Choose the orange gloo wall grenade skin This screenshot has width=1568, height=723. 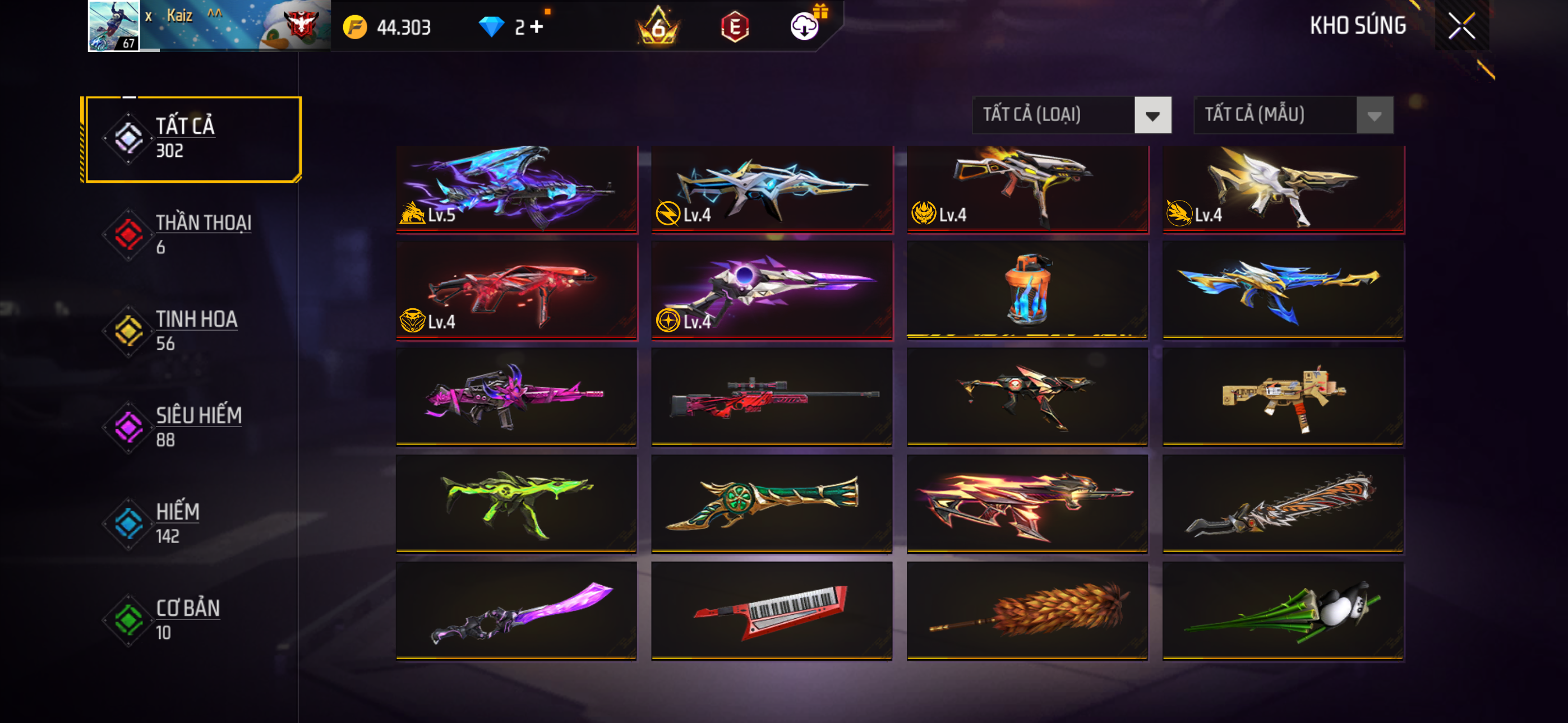pos(1027,289)
